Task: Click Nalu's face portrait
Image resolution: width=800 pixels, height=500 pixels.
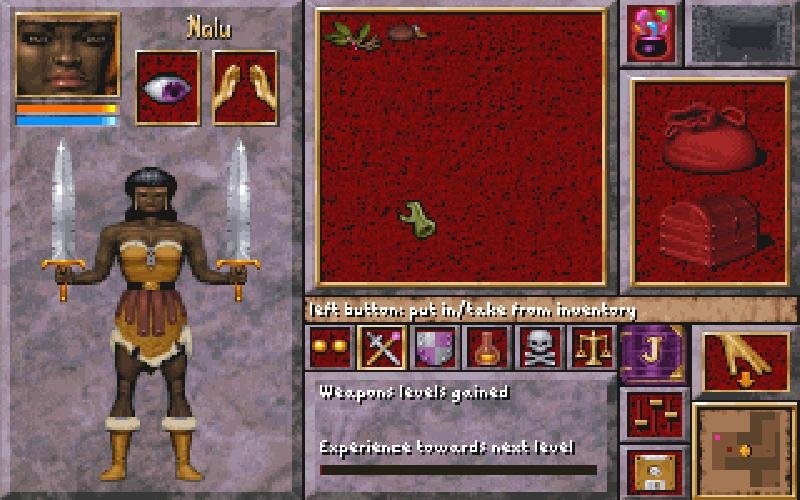Action: click(68, 55)
